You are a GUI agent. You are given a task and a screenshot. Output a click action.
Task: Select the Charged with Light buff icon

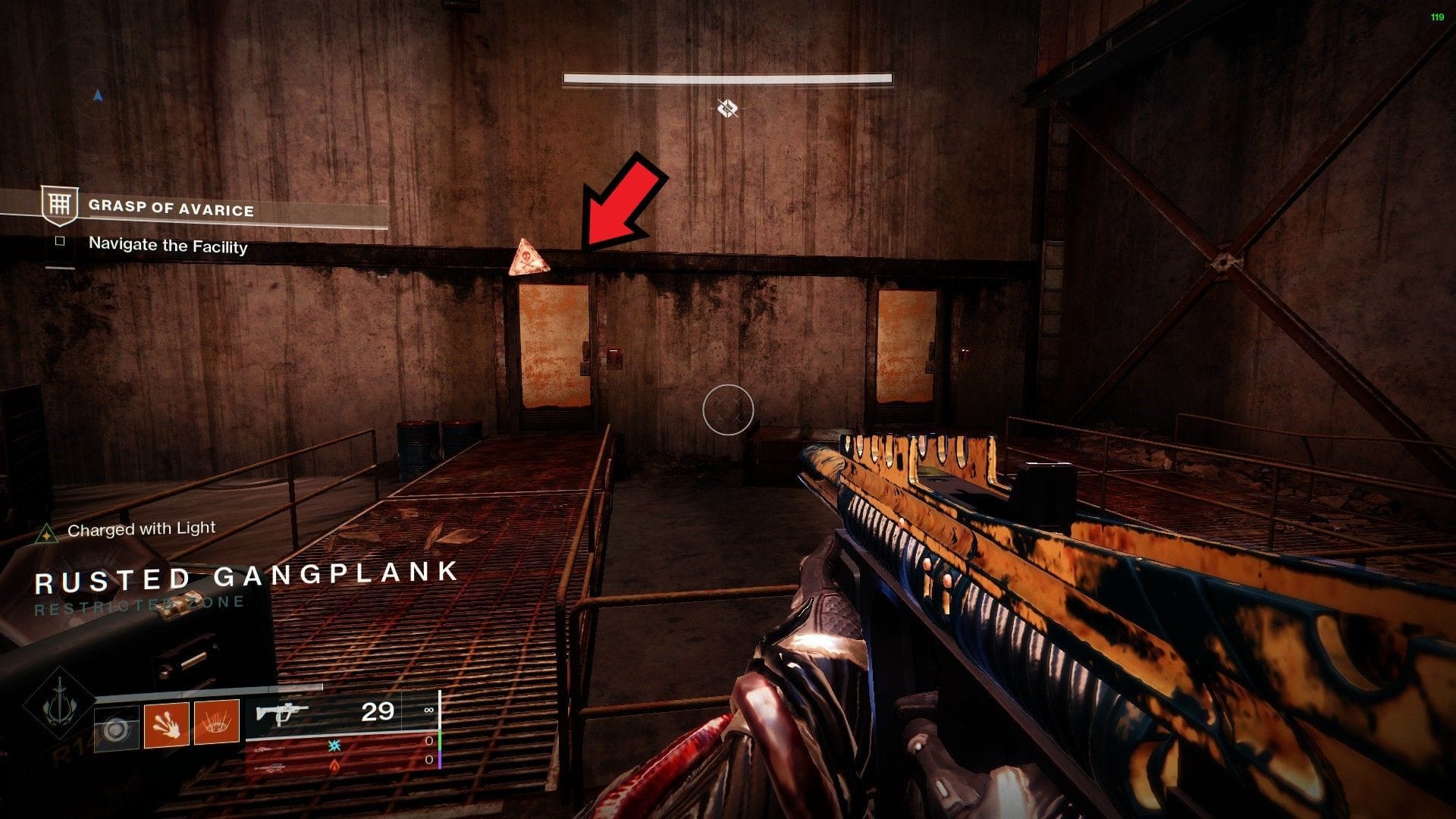click(47, 534)
